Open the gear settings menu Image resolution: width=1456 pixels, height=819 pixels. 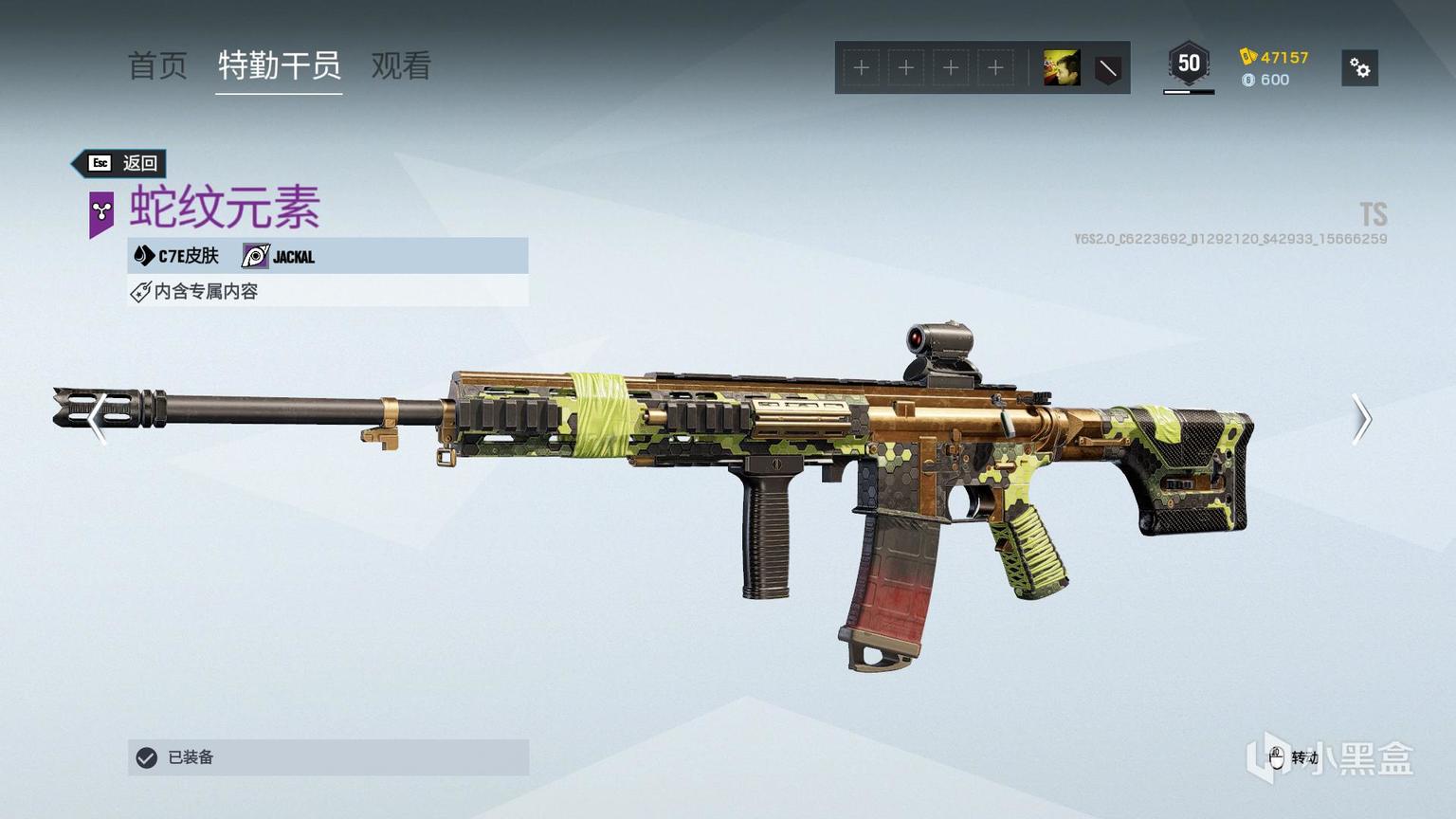pyautogui.click(x=1359, y=68)
